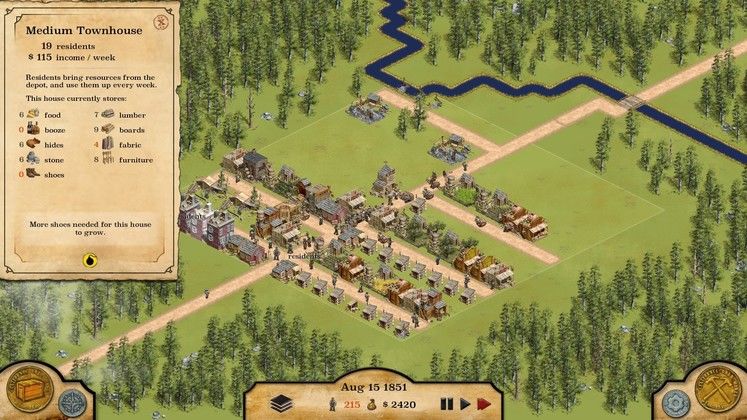This screenshot has height=420, width=747.
Task: Click the silver gear settings medallion
Action: click(675, 404)
